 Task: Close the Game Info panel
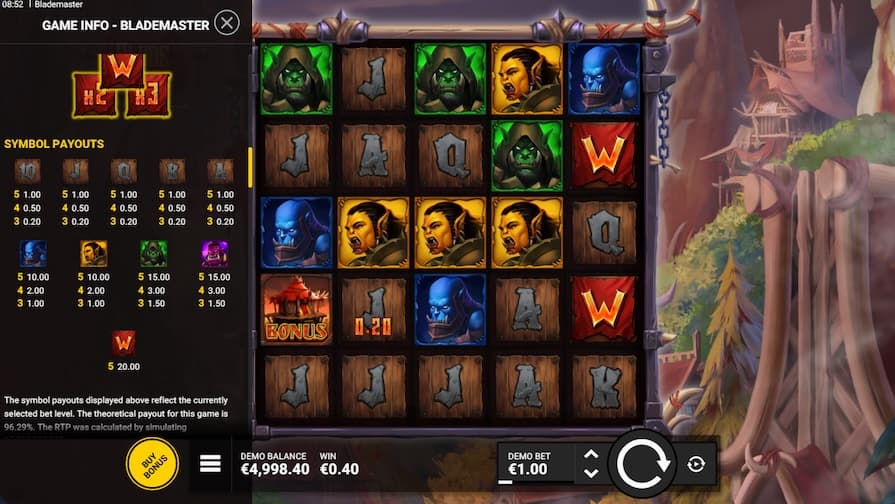tap(227, 23)
